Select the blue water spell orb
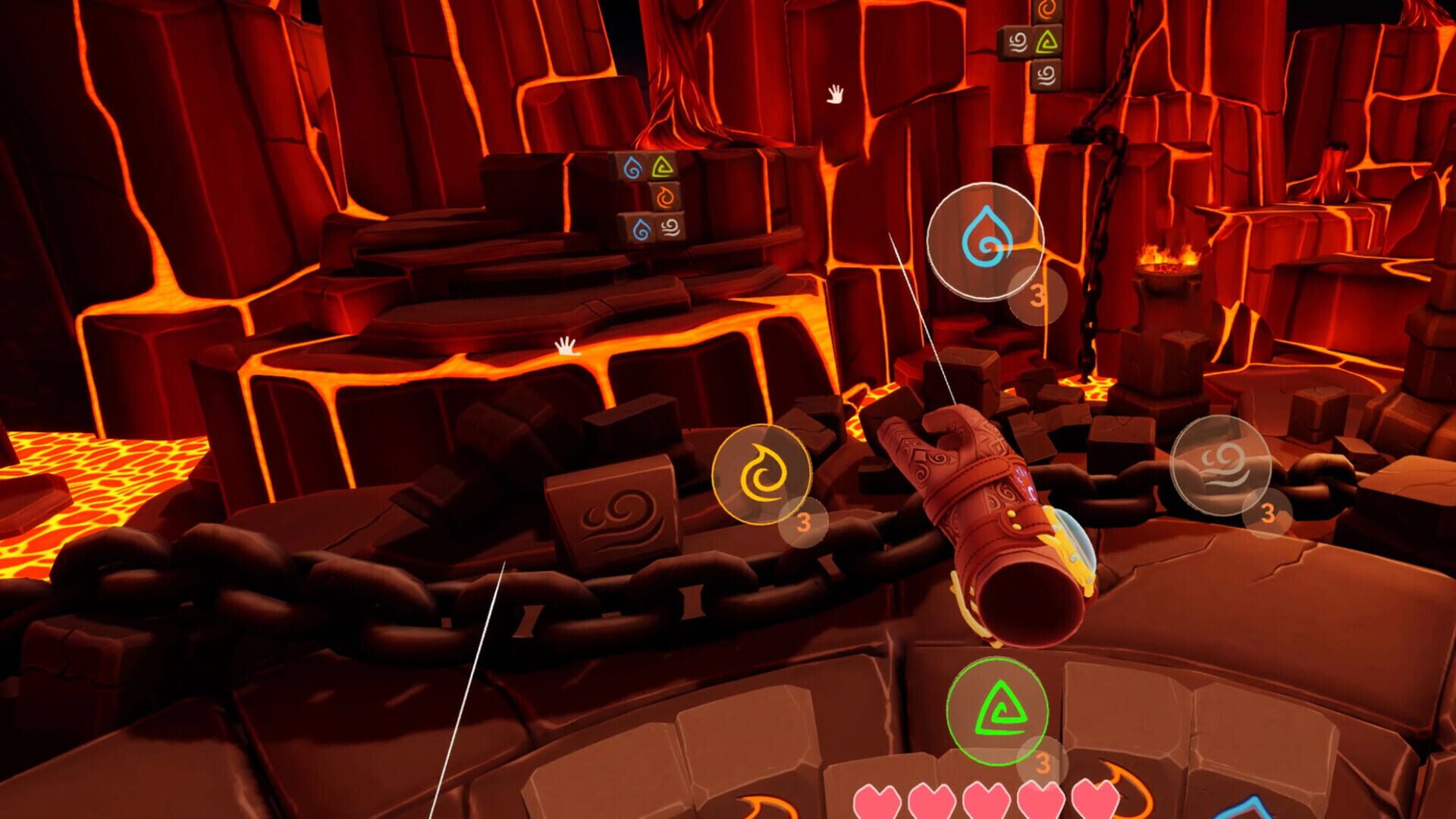The width and height of the screenshot is (1456, 819). 984,241
